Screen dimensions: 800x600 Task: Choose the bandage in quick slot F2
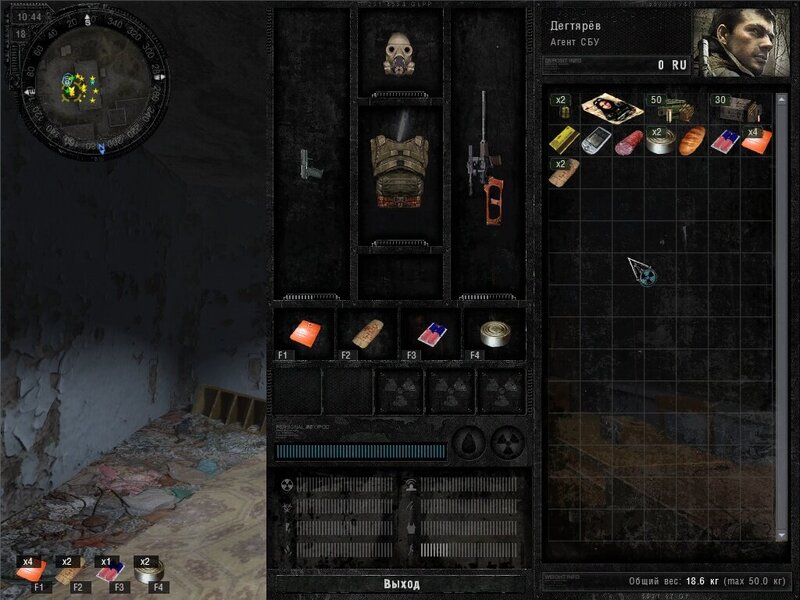pyautogui.click(x=368, y=334)
